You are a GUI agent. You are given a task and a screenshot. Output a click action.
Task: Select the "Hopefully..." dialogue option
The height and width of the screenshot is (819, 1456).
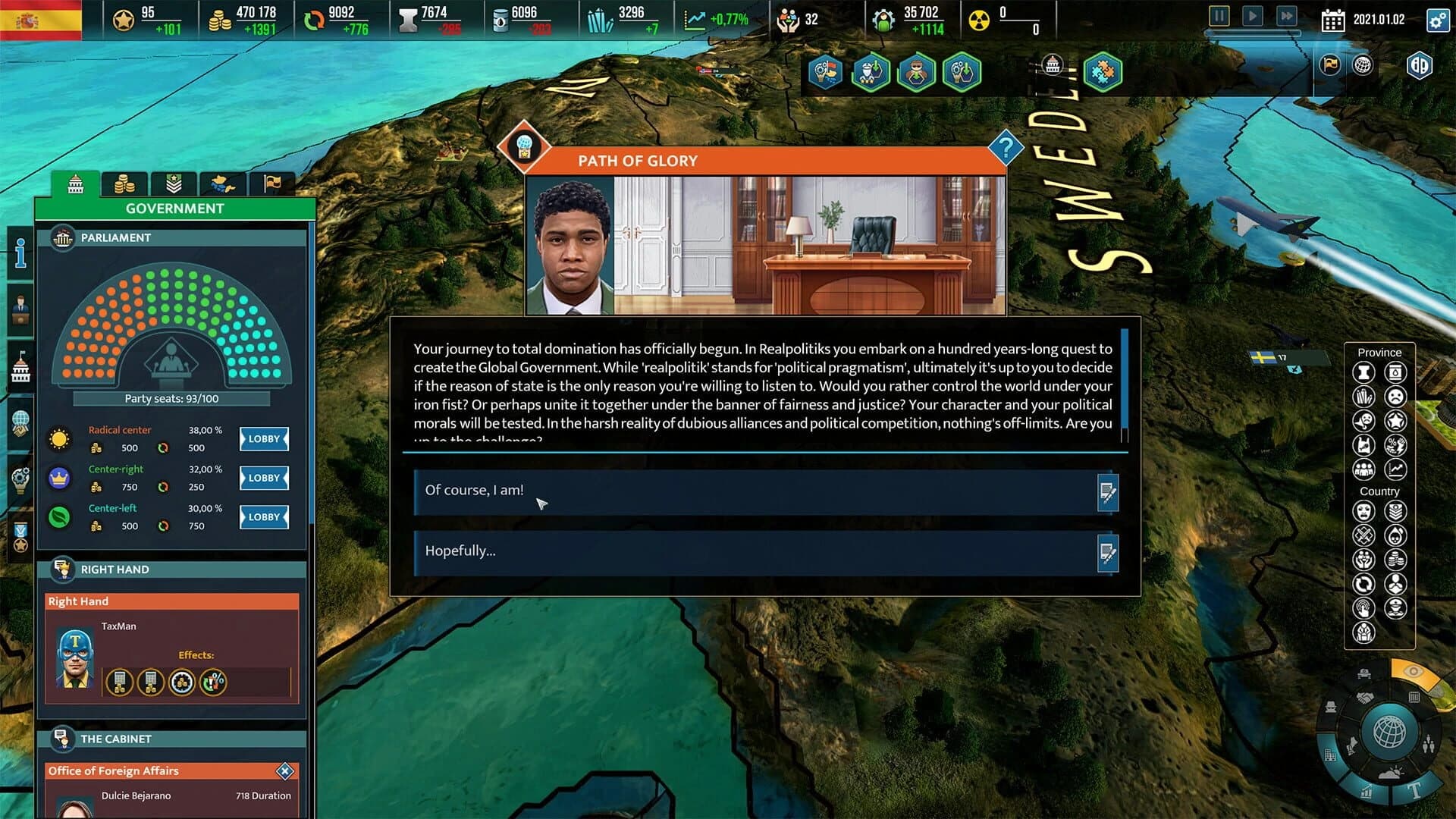point(758,552)
